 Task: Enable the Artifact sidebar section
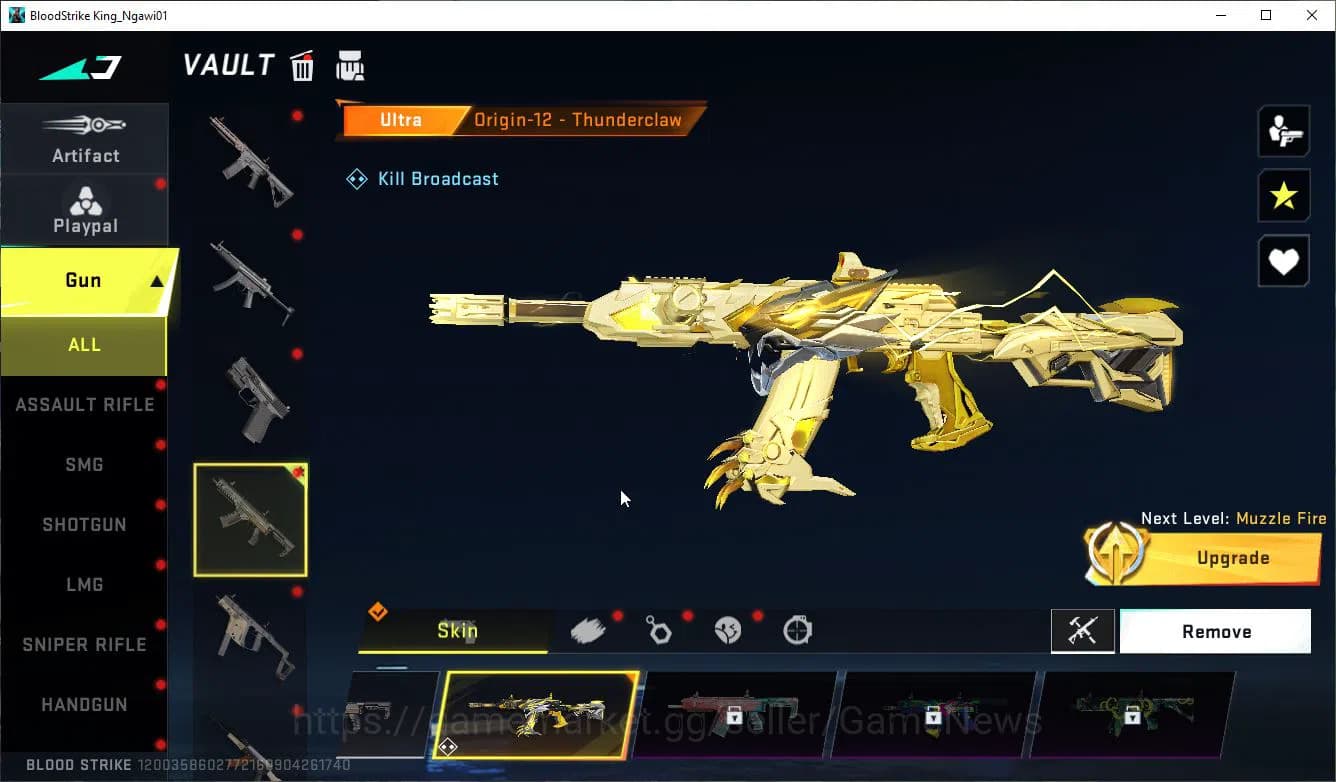tap(85, 138)
